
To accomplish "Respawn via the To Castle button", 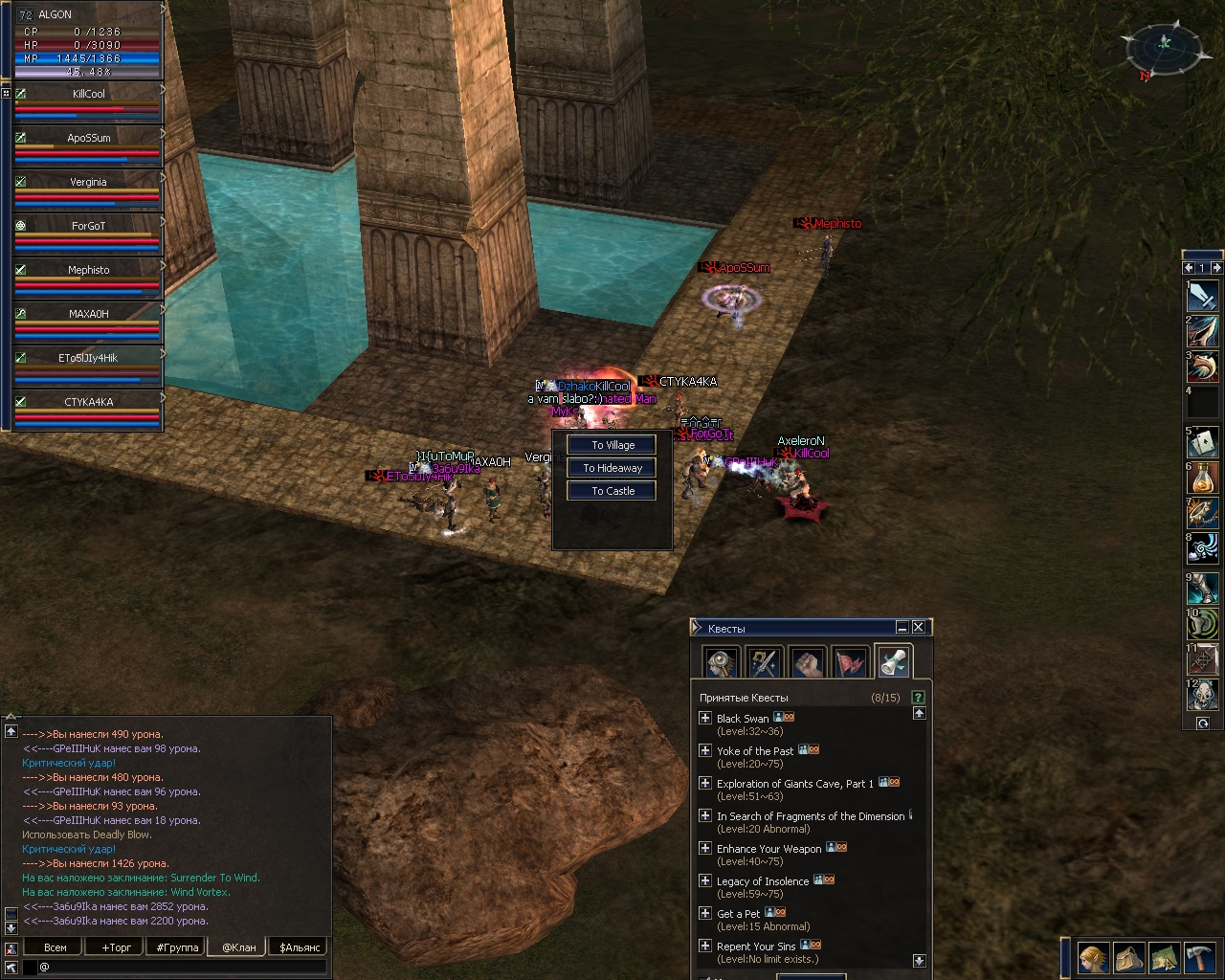I will click(612, 491).
